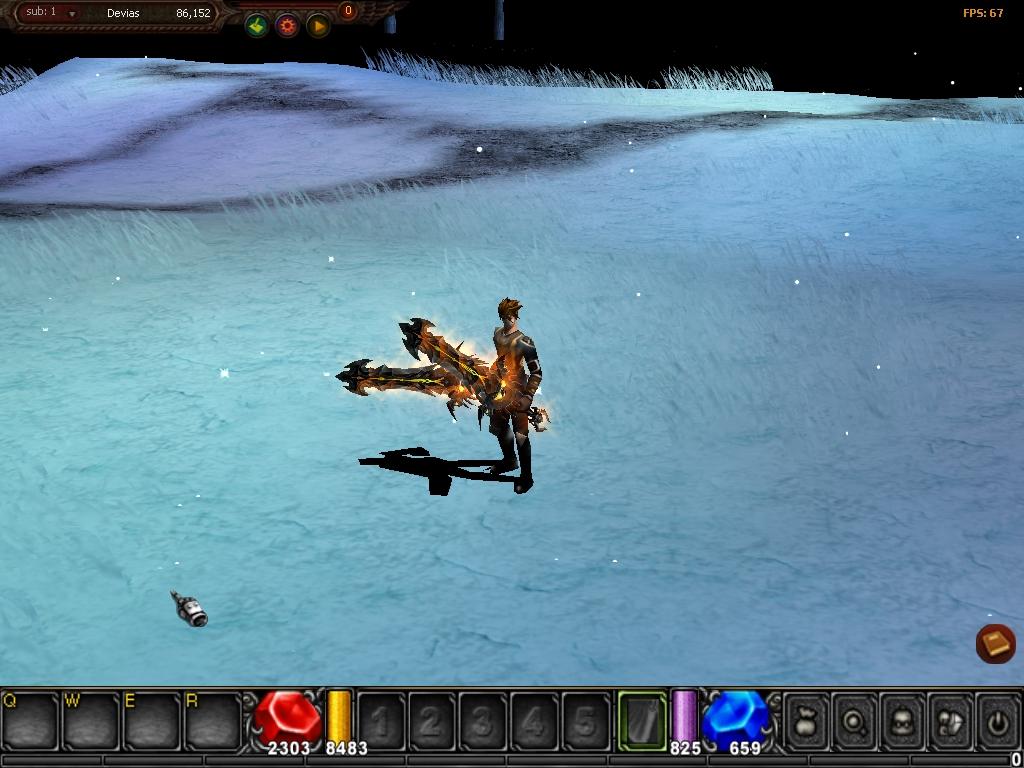Click the magnifying glass button
1024x768 pixels.
(855, 720)
